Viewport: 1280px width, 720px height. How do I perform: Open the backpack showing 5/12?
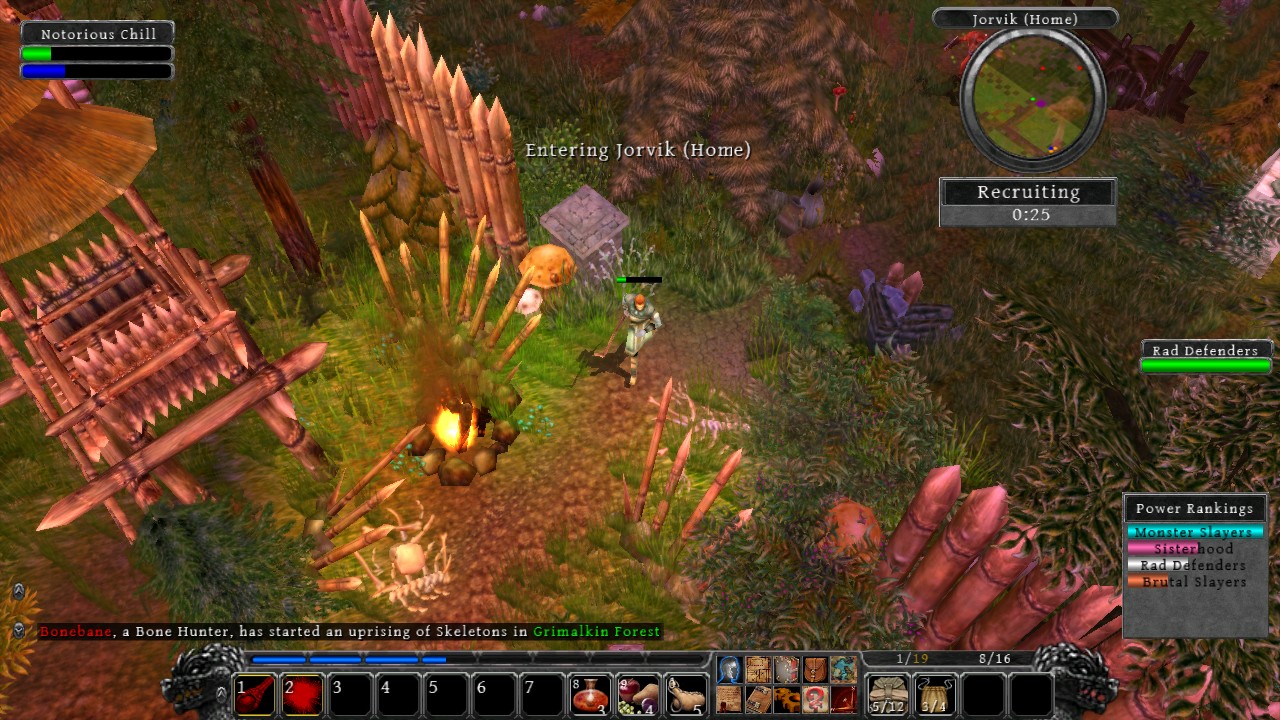888,695
